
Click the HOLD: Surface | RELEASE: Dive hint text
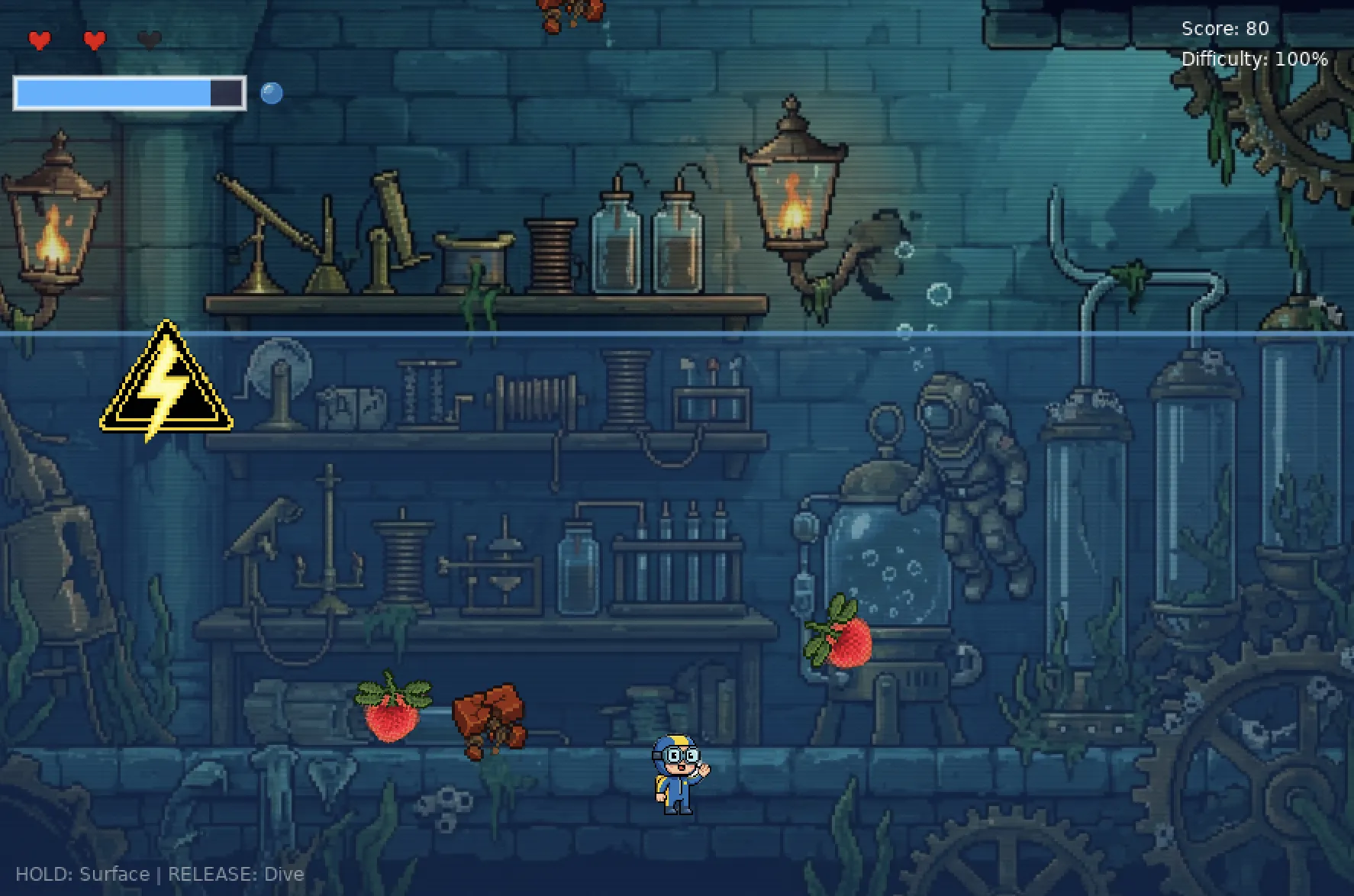click(x=160, y=875)
